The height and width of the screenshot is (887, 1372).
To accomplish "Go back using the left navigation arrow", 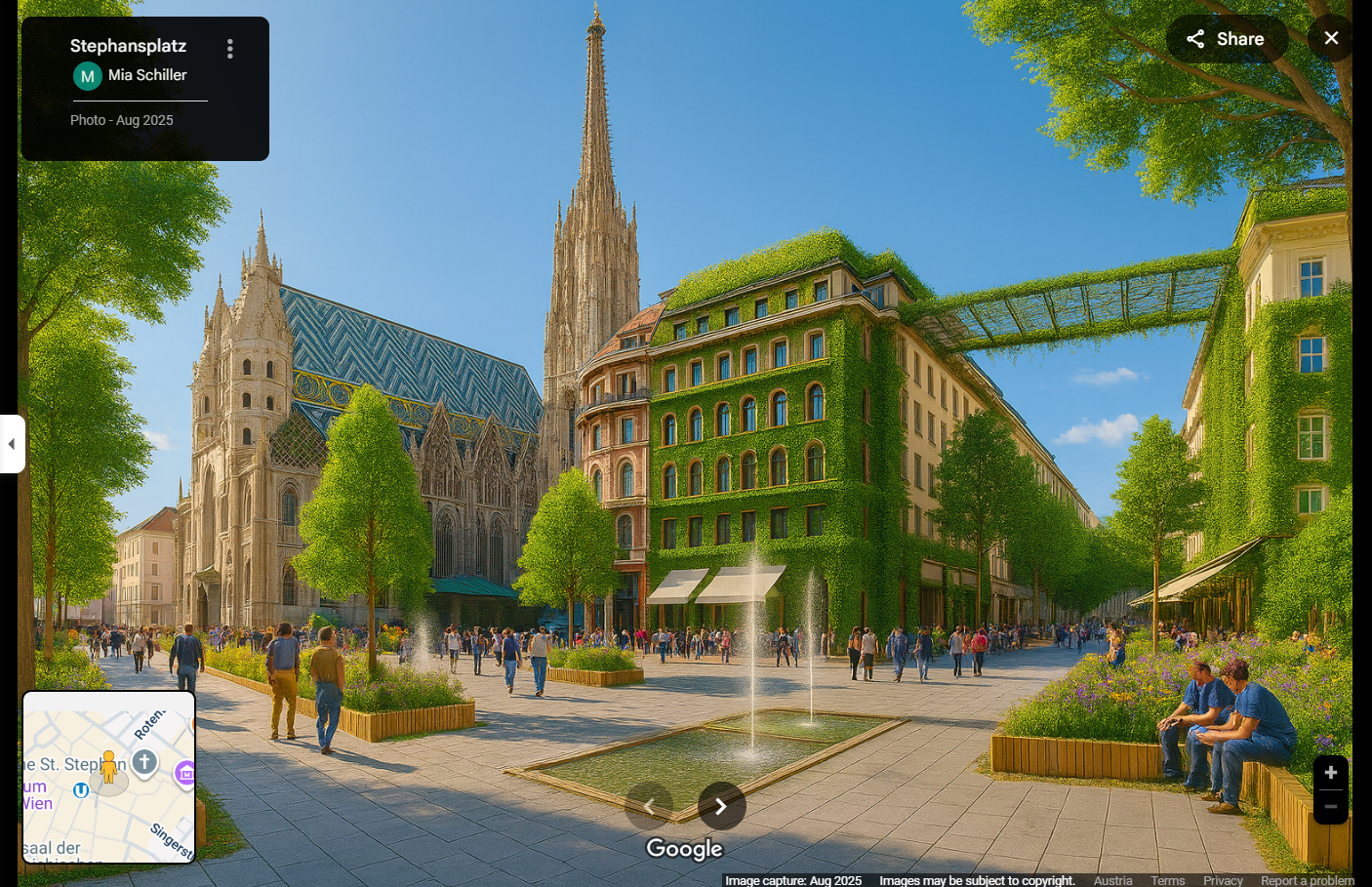I will pos(649,806).
